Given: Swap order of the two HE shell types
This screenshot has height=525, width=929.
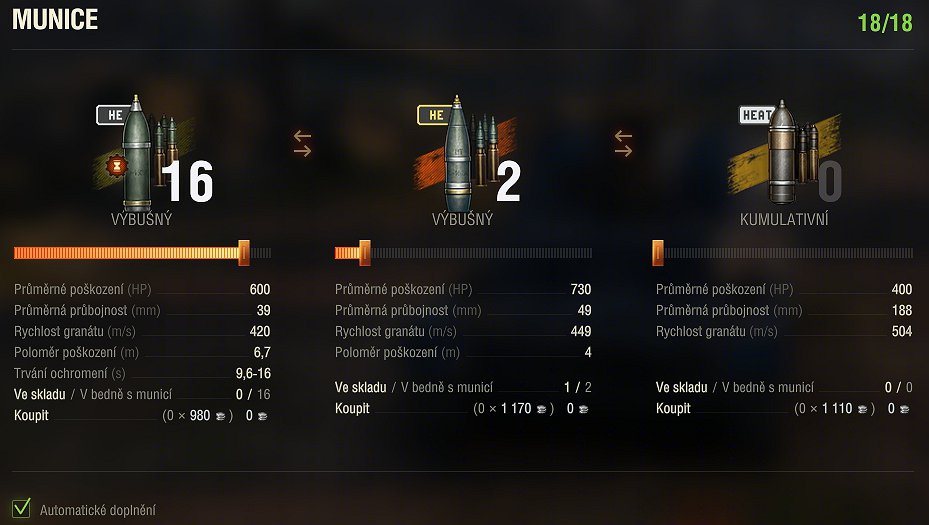Looking at the screenshot, I should [x=303, y=143].
